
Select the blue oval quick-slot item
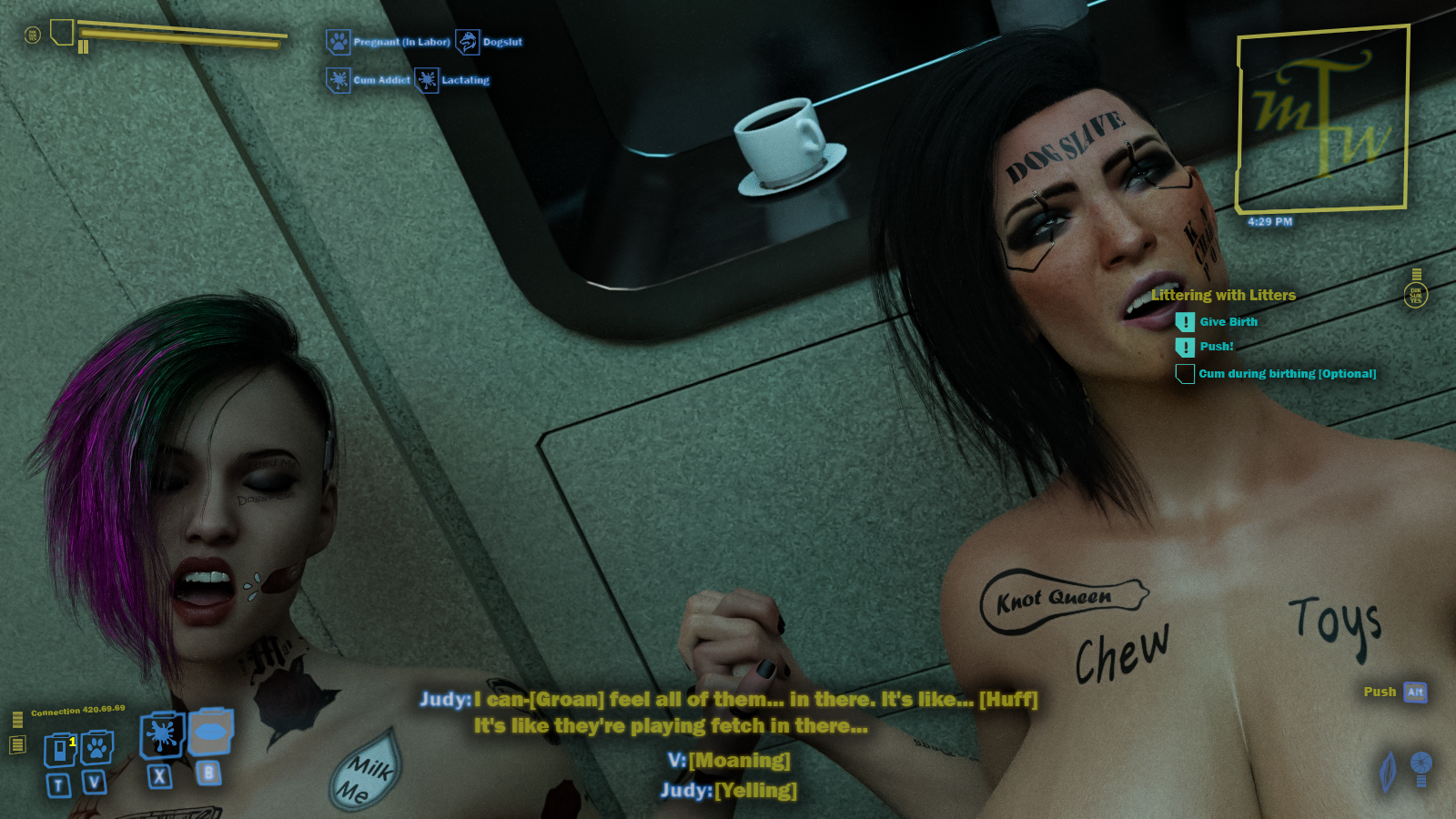(210, 732)
